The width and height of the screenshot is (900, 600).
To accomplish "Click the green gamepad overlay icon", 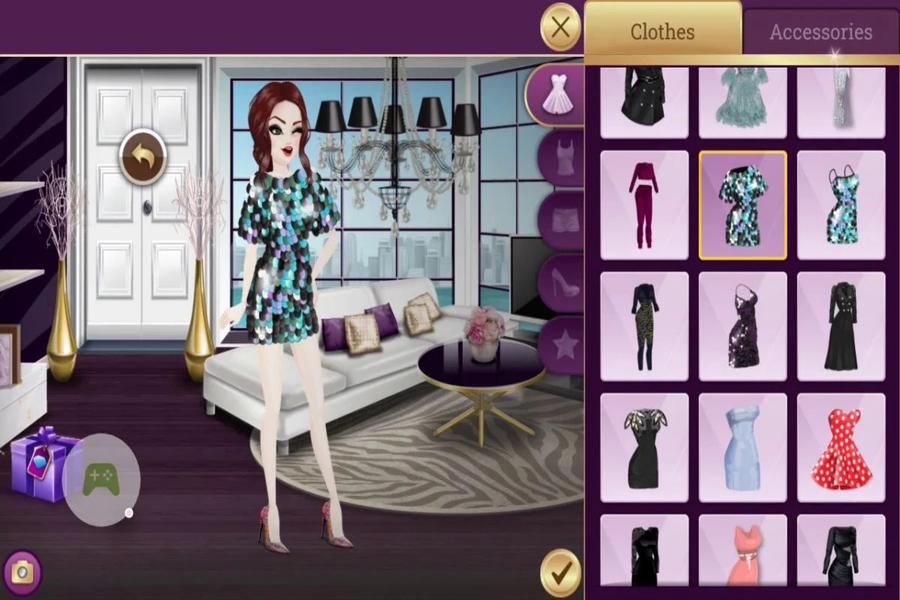I will click(100, 479).
